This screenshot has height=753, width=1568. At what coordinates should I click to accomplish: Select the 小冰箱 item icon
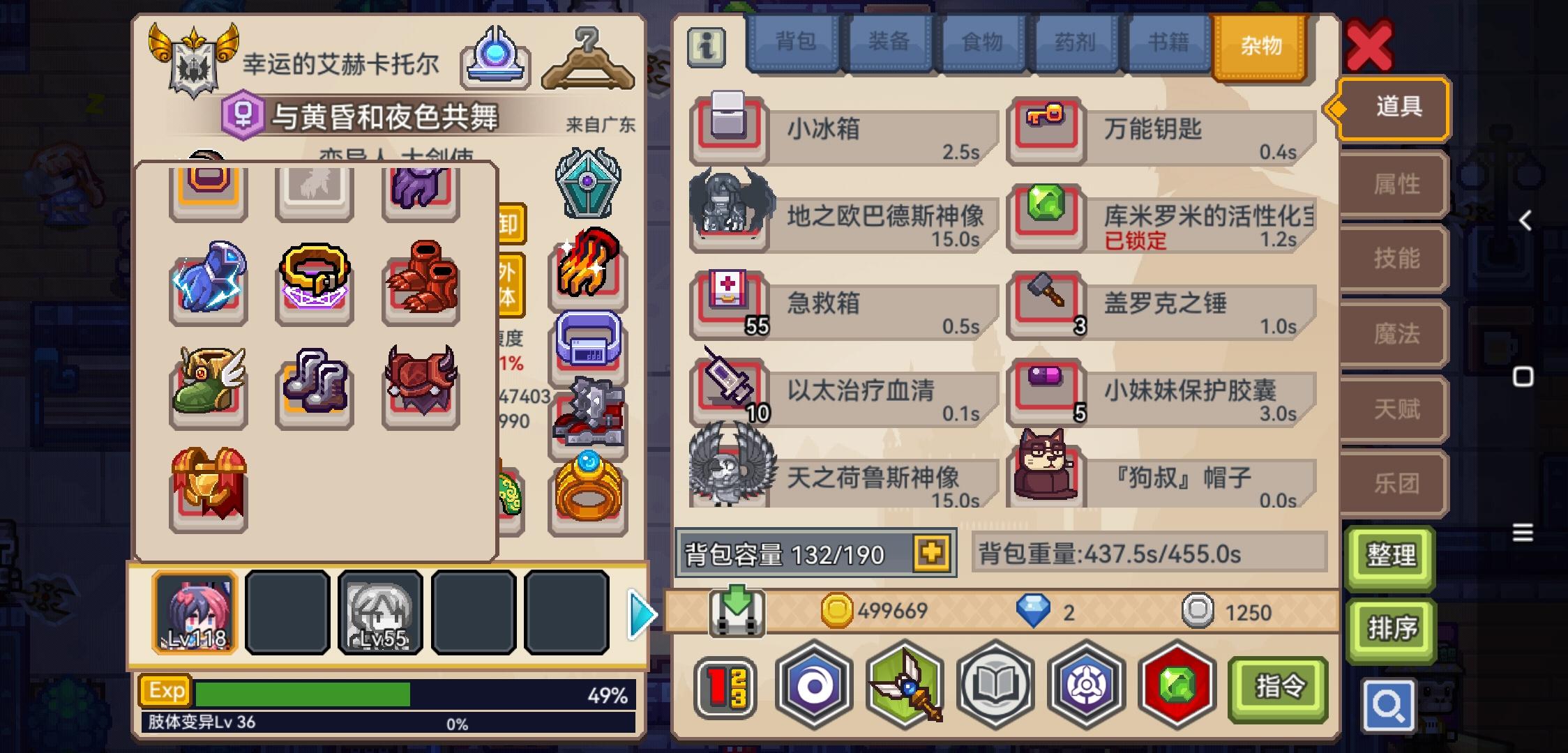click(730, 130)
